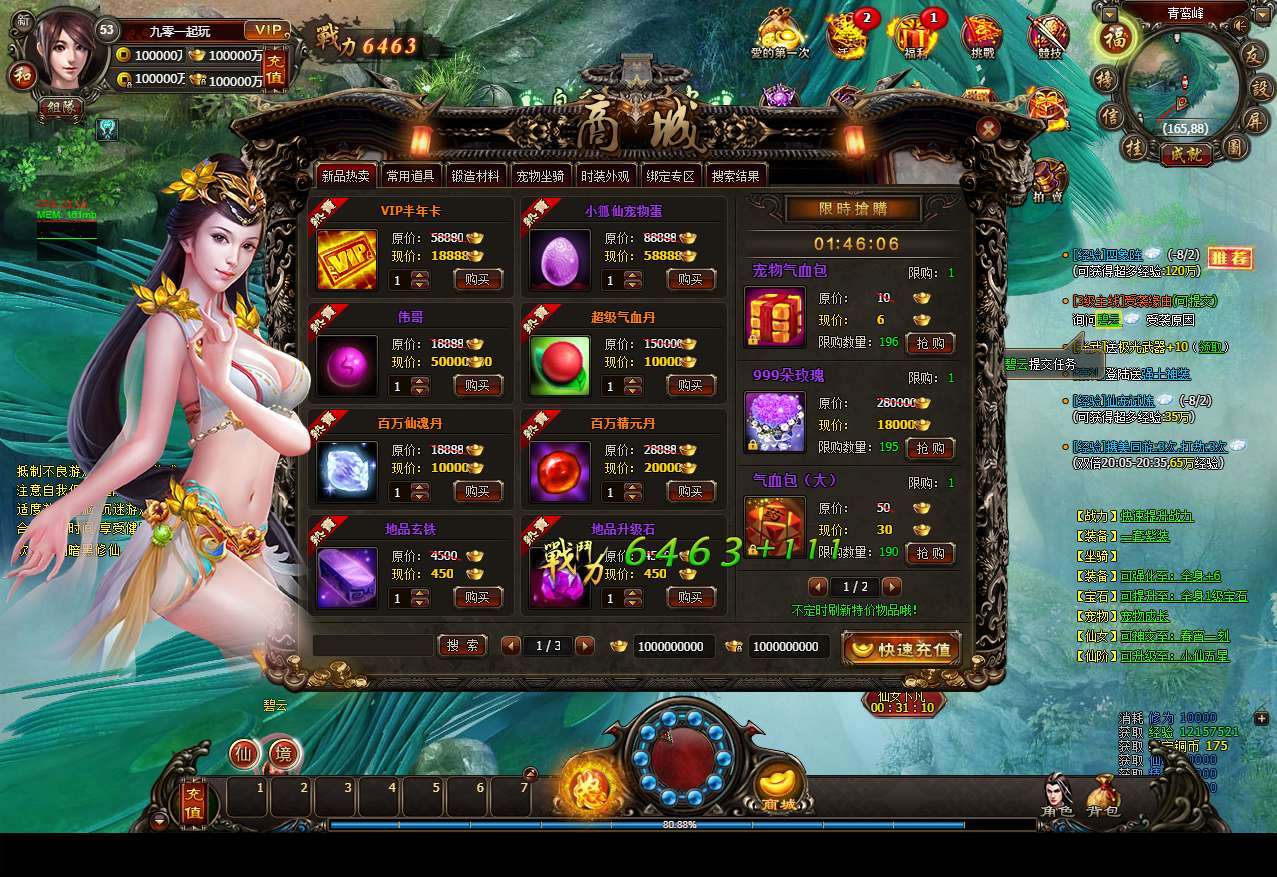Open the 背包 bag icon
1277x877 pixels.
pyautogui.click(x=1103, y=795)
